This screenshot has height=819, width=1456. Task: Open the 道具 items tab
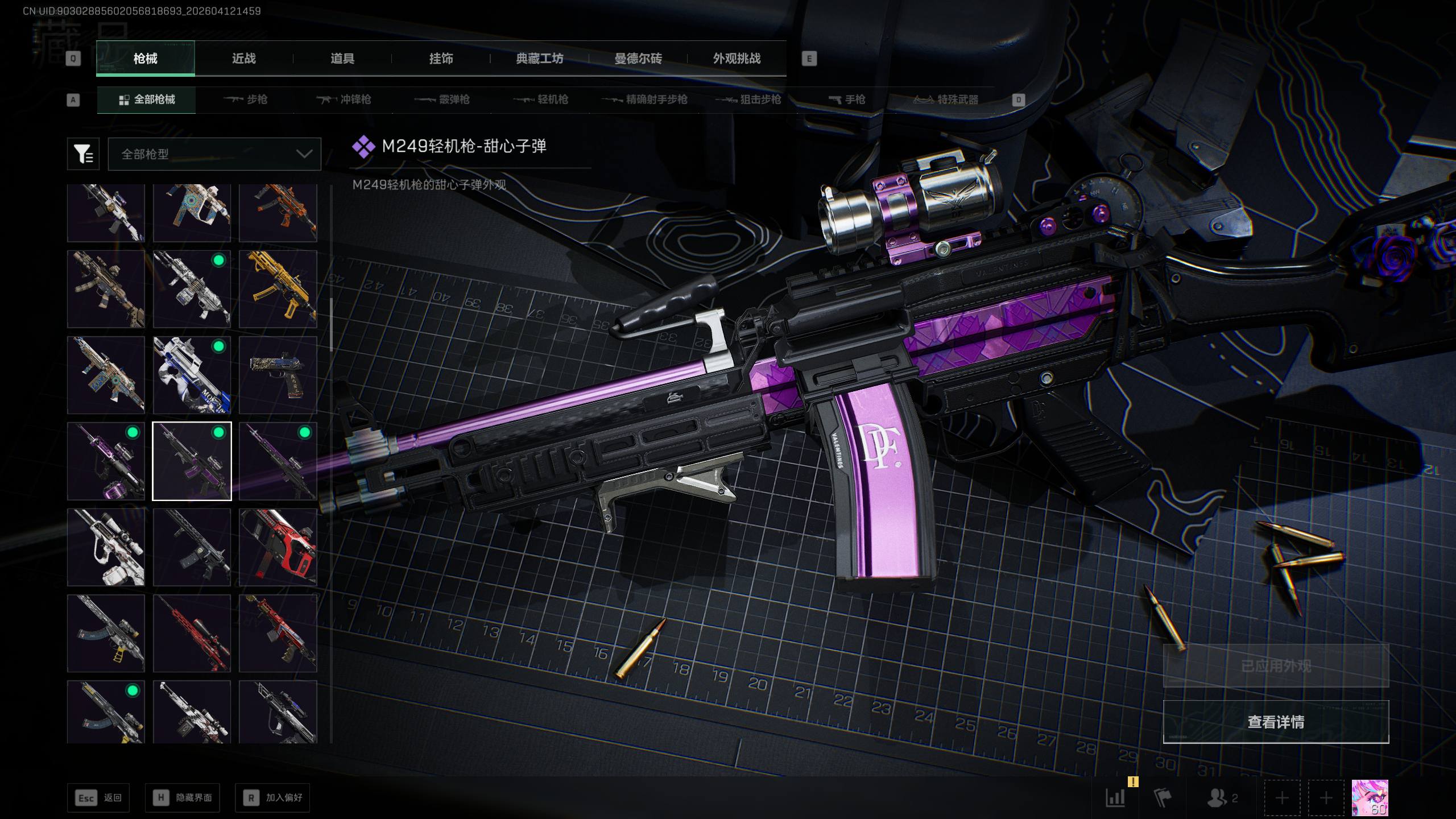click(342, 59)
